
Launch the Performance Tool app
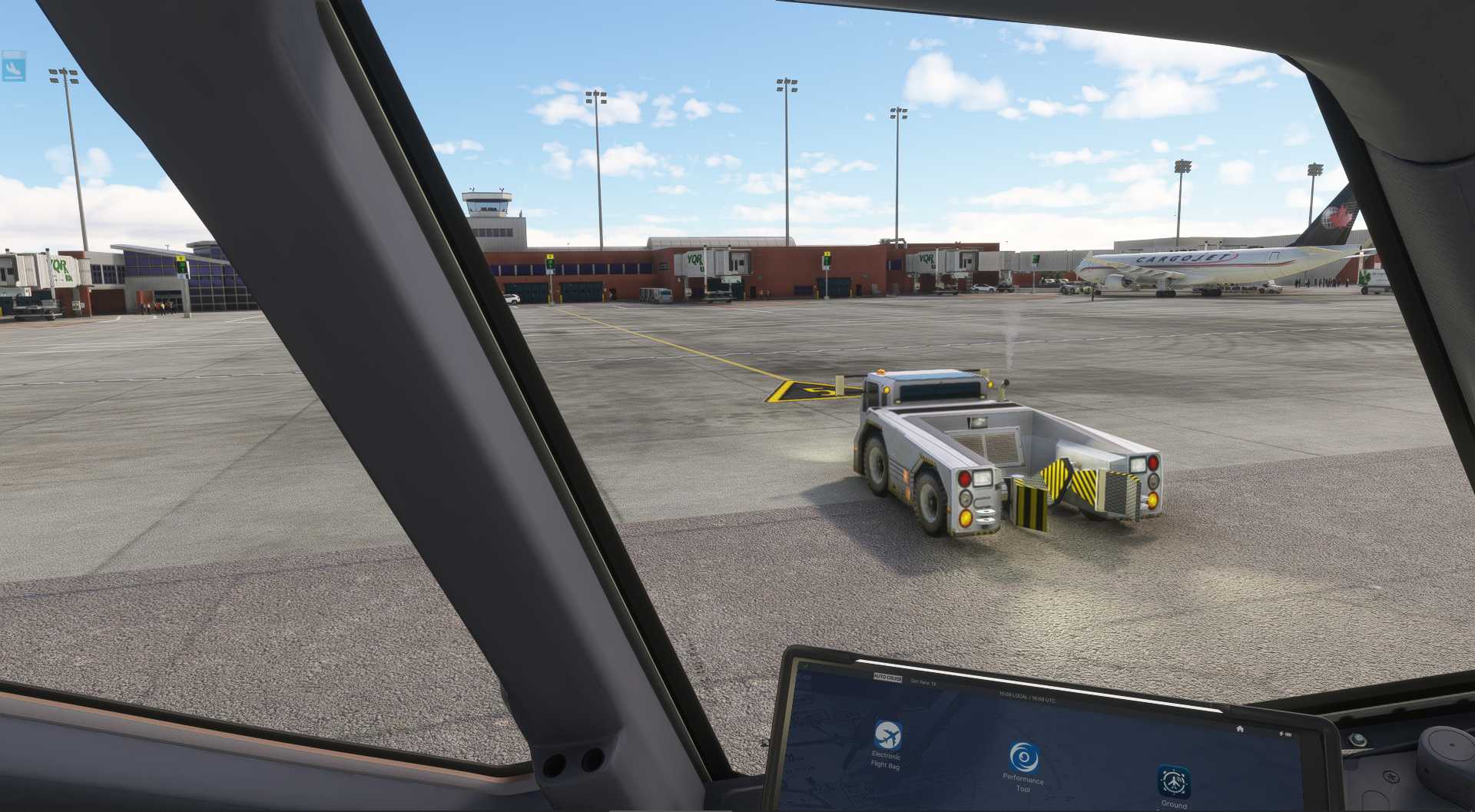(x=1023, y=756)
